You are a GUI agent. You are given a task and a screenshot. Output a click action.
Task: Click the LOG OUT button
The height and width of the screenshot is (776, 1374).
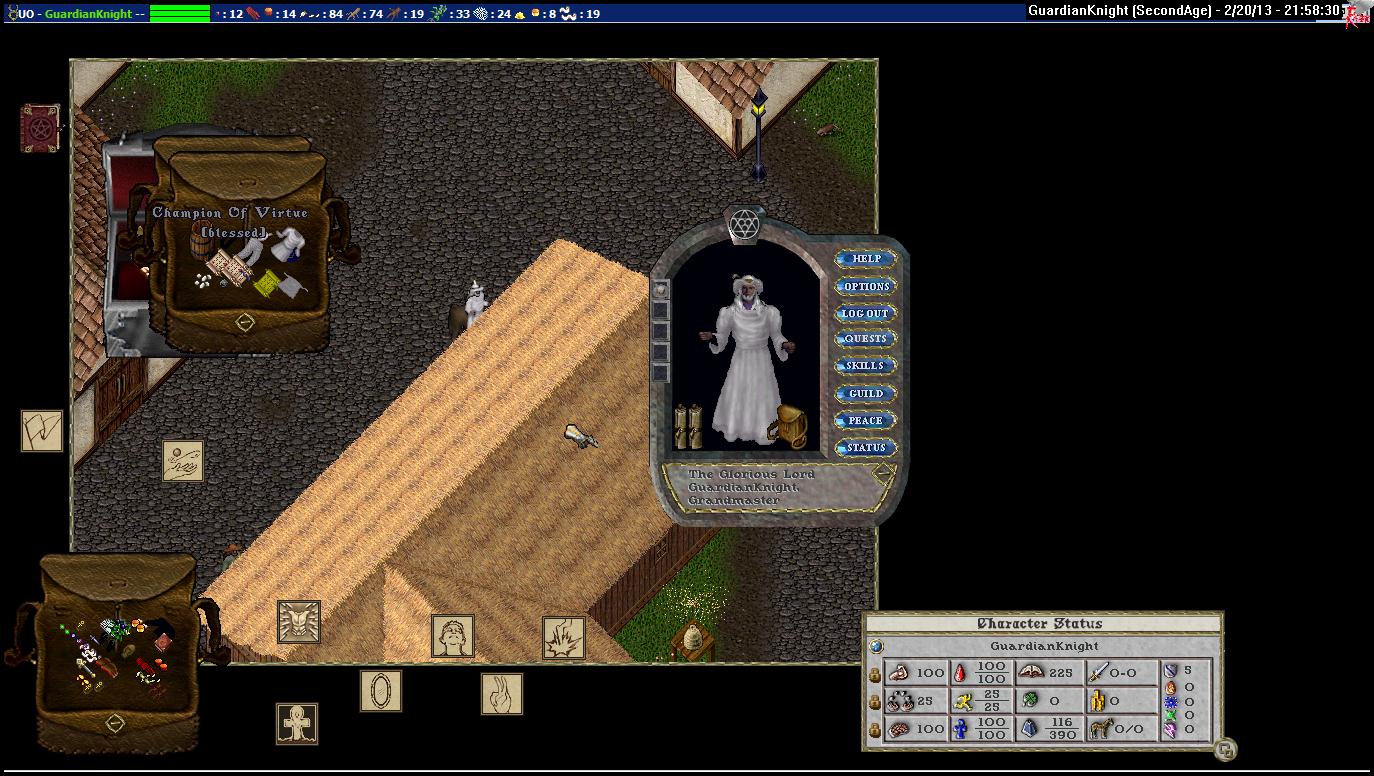tap(866, 313)
